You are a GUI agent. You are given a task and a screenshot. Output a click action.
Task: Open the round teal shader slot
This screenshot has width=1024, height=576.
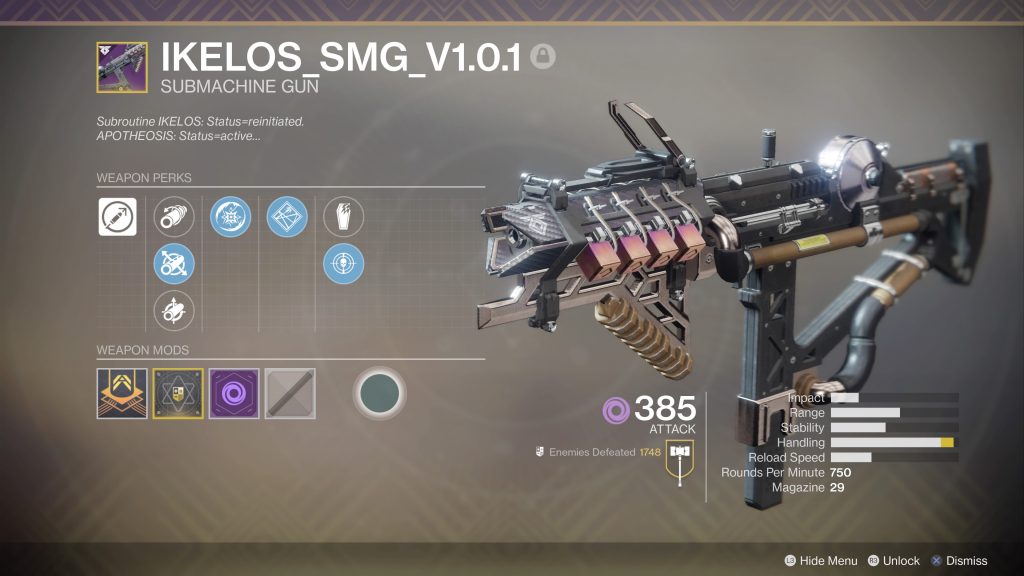(x=380, y=393)
